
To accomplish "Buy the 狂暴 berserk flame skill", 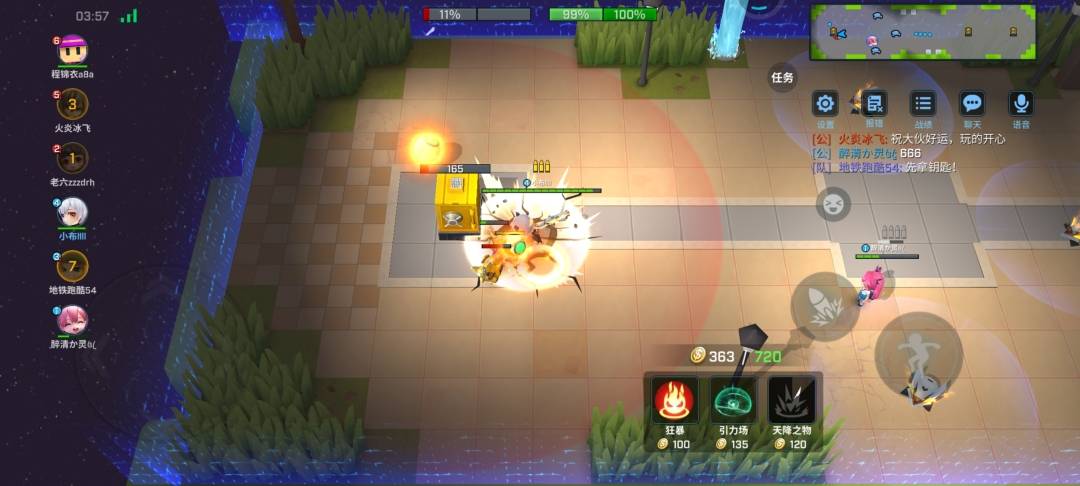I will click(673, 401).
